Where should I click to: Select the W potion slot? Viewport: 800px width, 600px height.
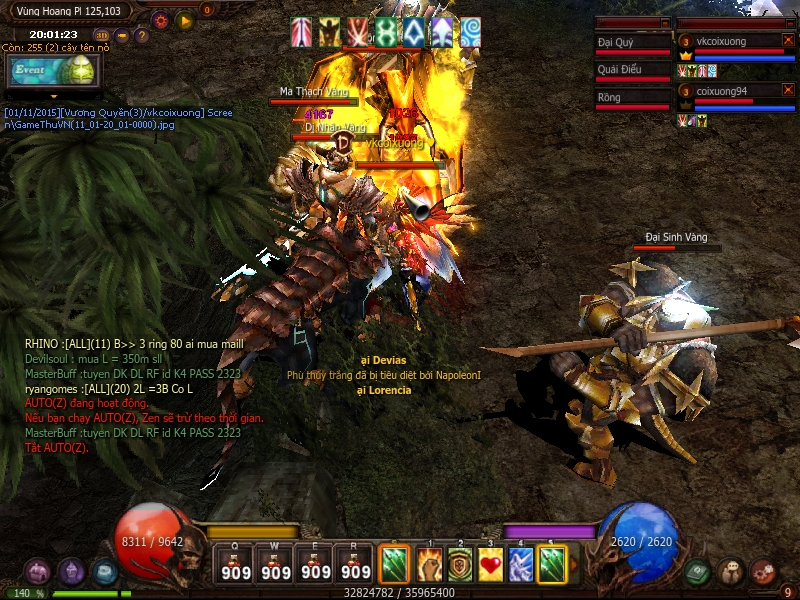(x=276, y=565)
